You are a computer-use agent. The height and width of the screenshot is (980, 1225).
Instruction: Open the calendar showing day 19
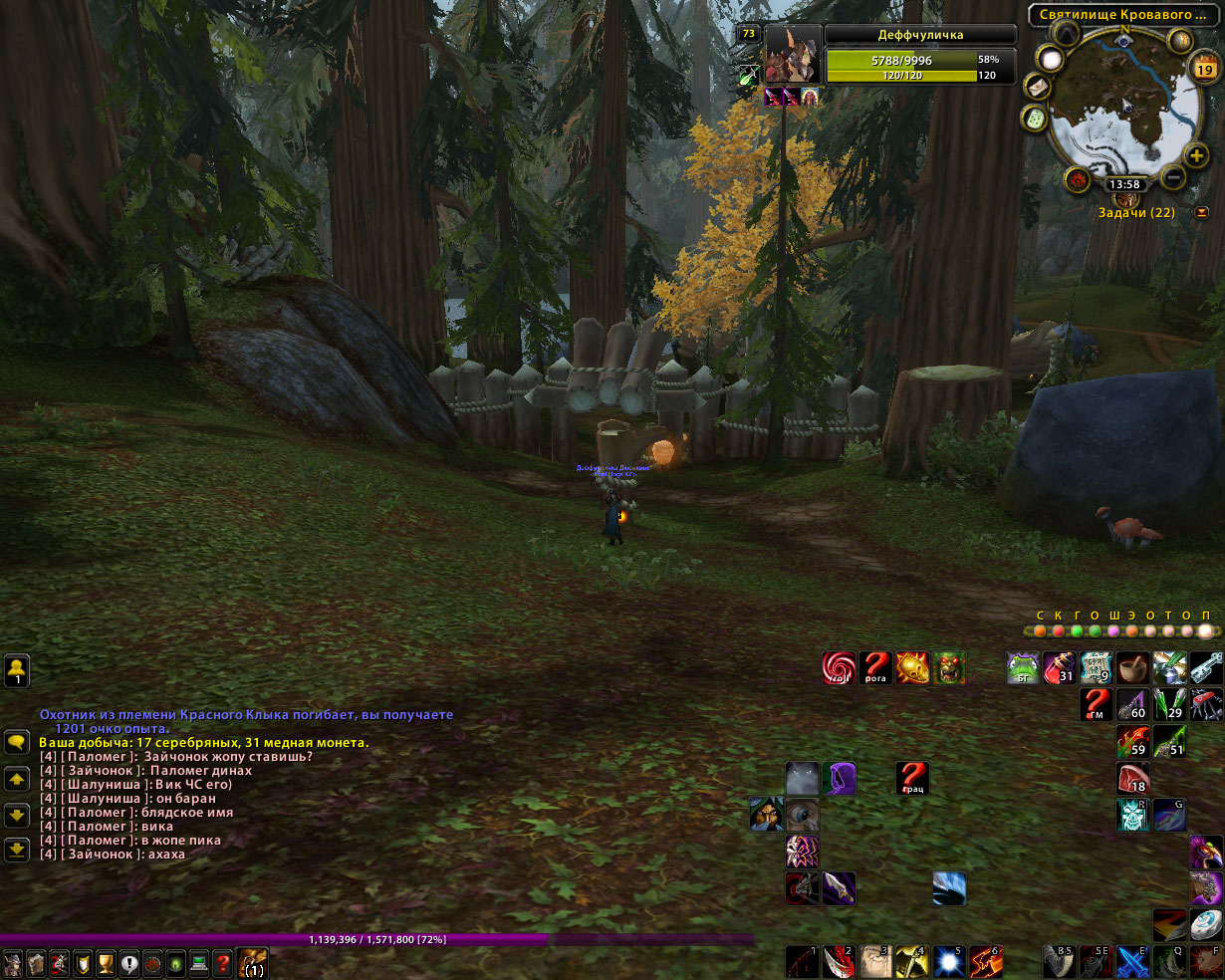[1204, 69]
